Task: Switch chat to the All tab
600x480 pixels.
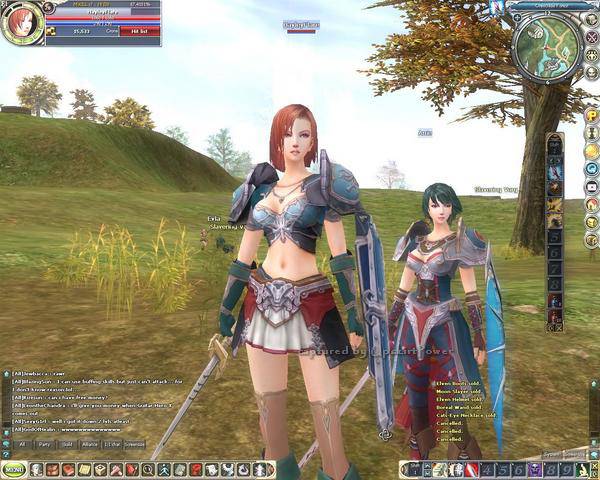Action: tap(21, 443)
